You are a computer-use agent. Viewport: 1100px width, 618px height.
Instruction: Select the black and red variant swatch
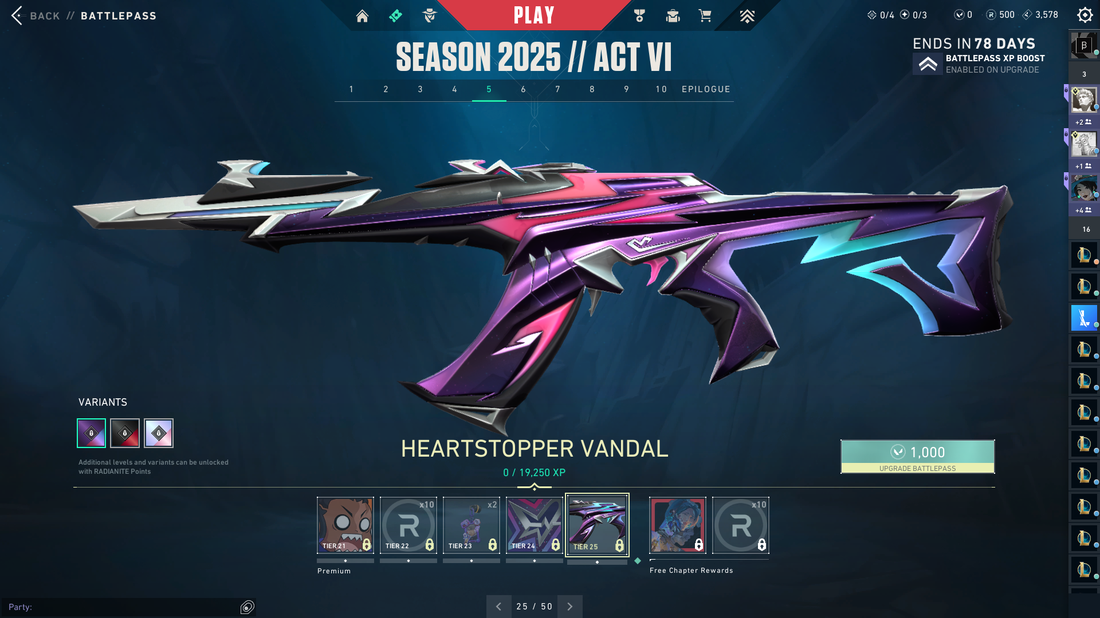click(125, 433)
